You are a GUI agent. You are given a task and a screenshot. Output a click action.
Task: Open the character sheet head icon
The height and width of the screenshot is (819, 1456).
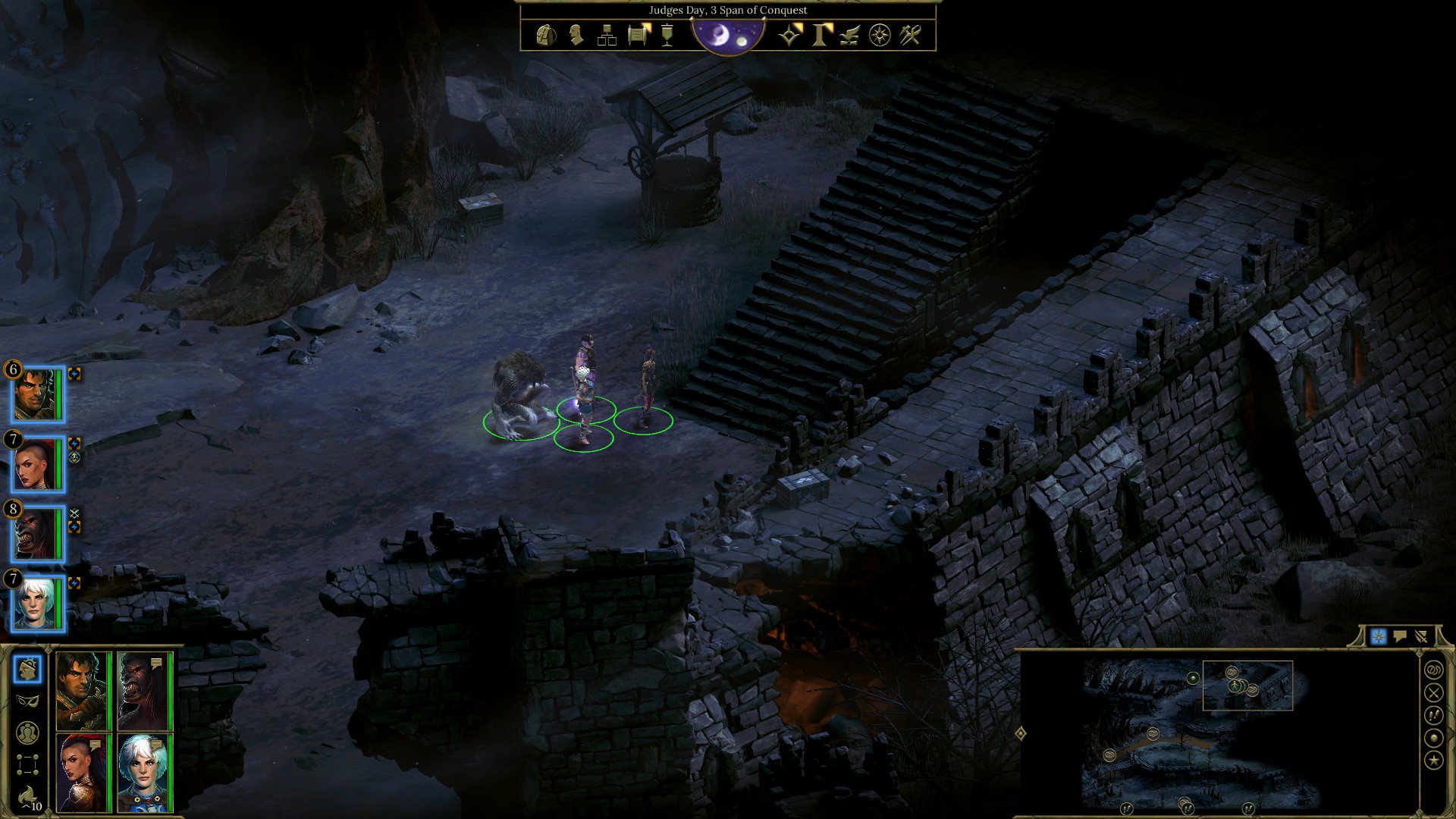tap(576, 36)
